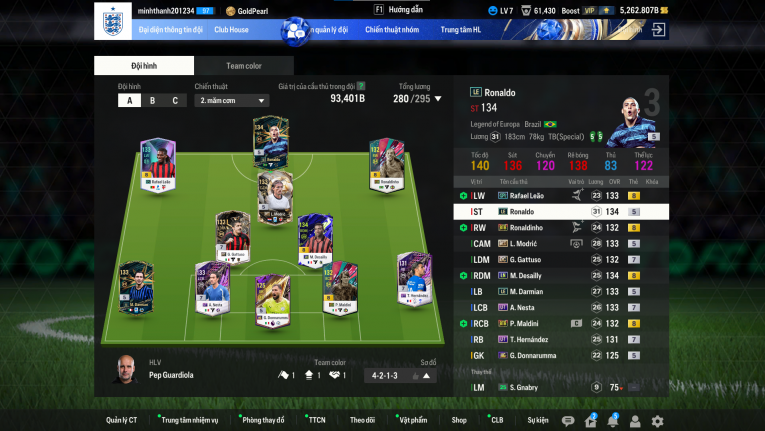Open the tactics dropdown

[232, 100]
